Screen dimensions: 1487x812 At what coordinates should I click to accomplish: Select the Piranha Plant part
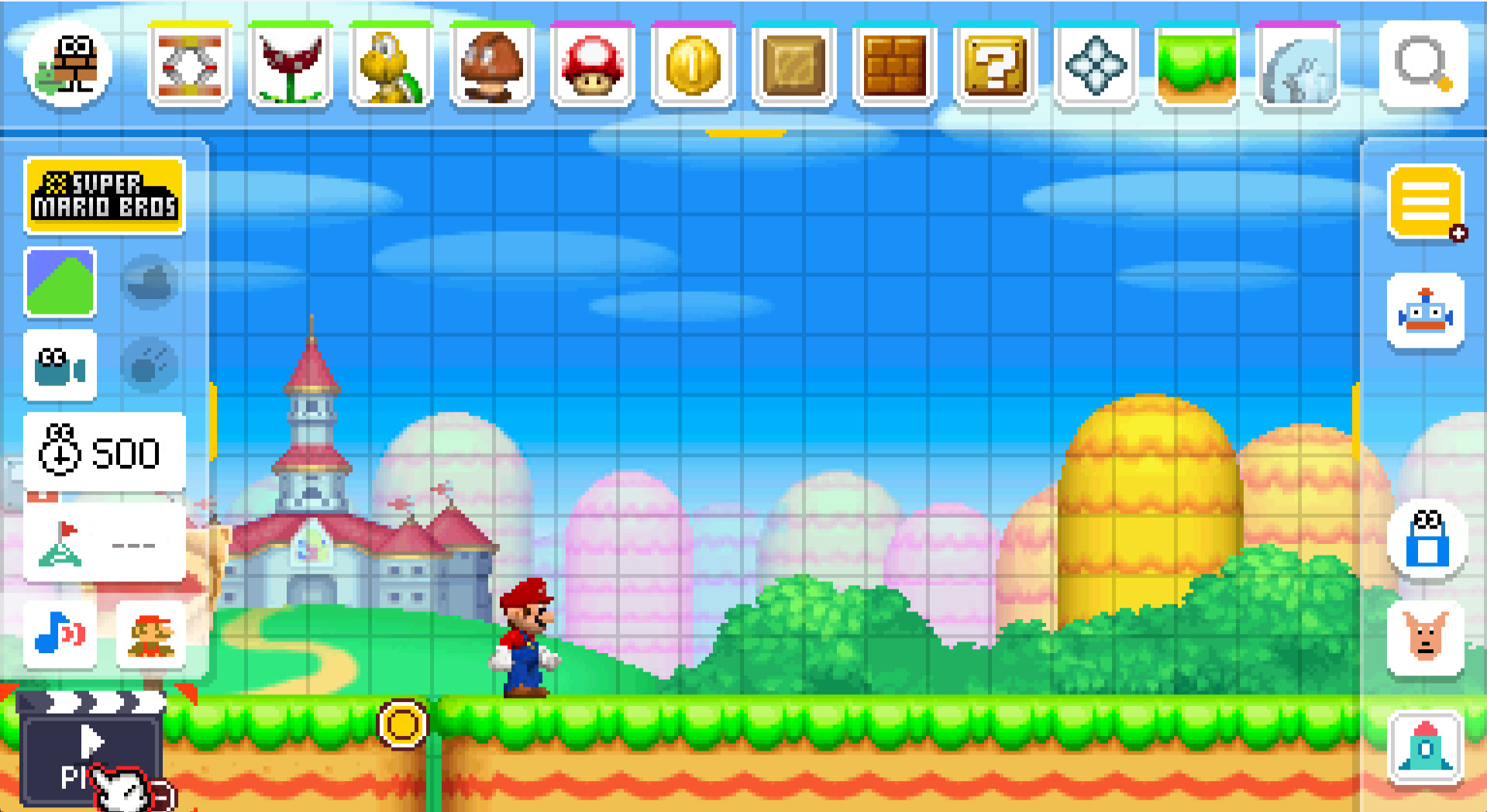pos(291,66)
